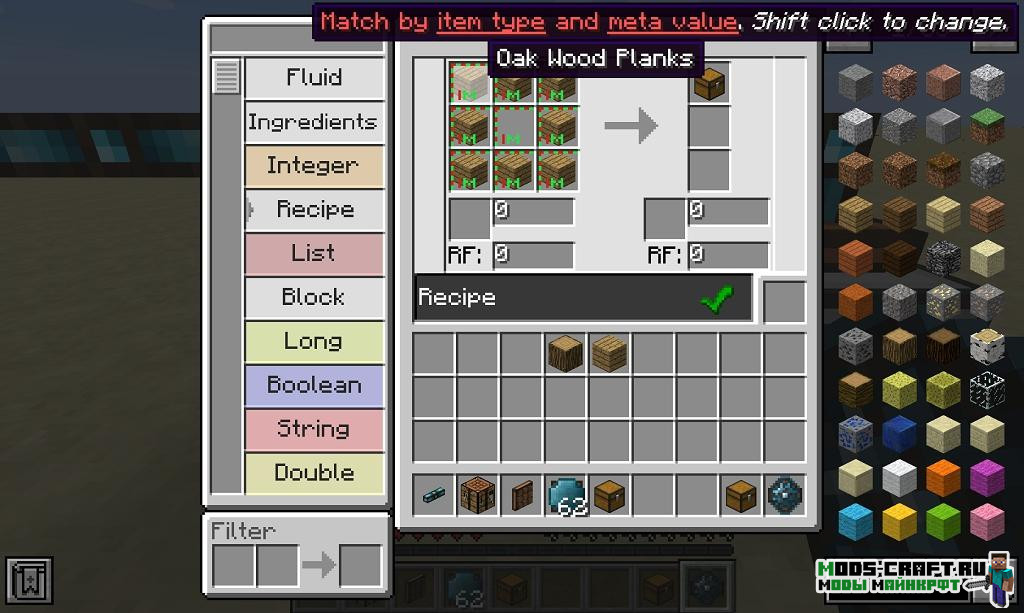
Task: Select the oak log in the inventory
Action: (x=566, y=353)
